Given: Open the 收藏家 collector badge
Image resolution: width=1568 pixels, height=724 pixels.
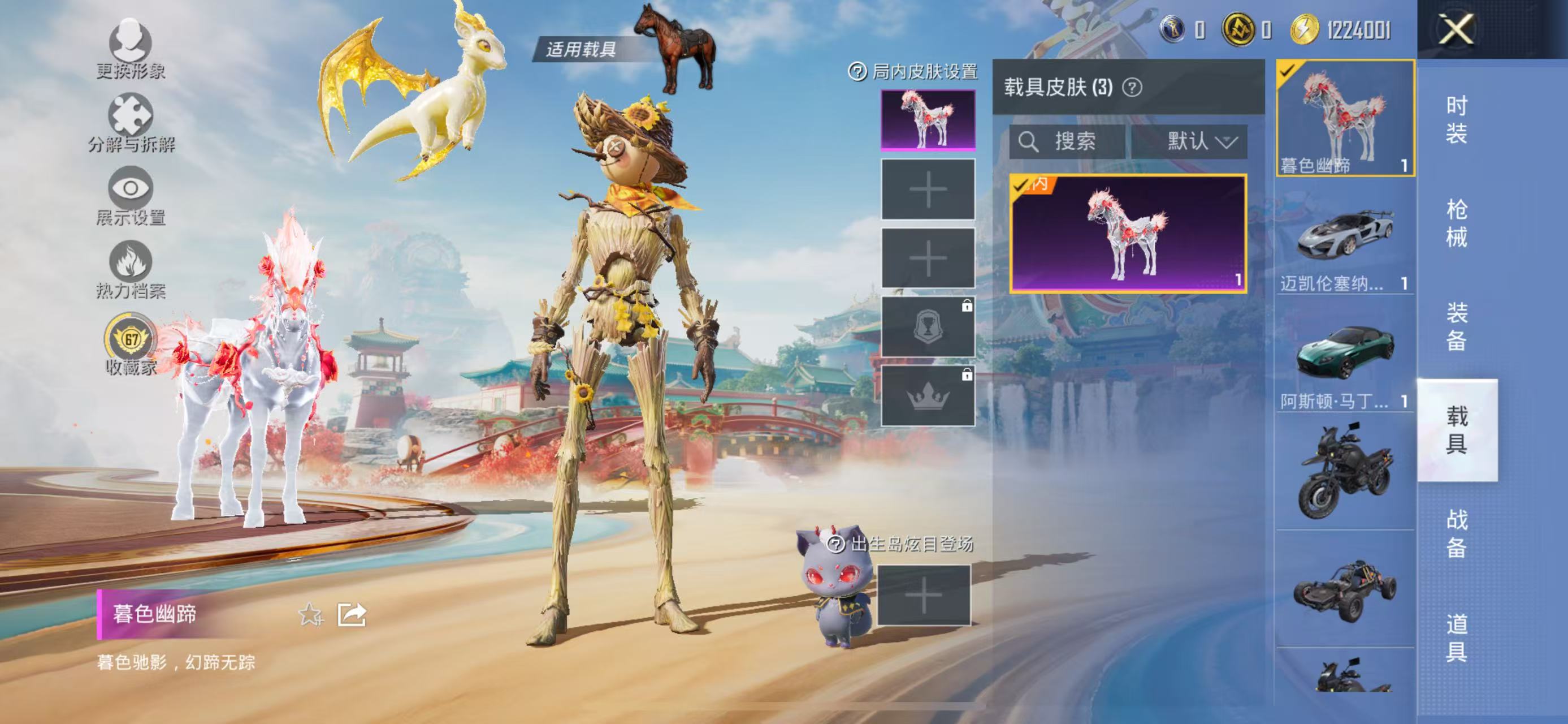Looking at the screenshot, I should point(130,344).
